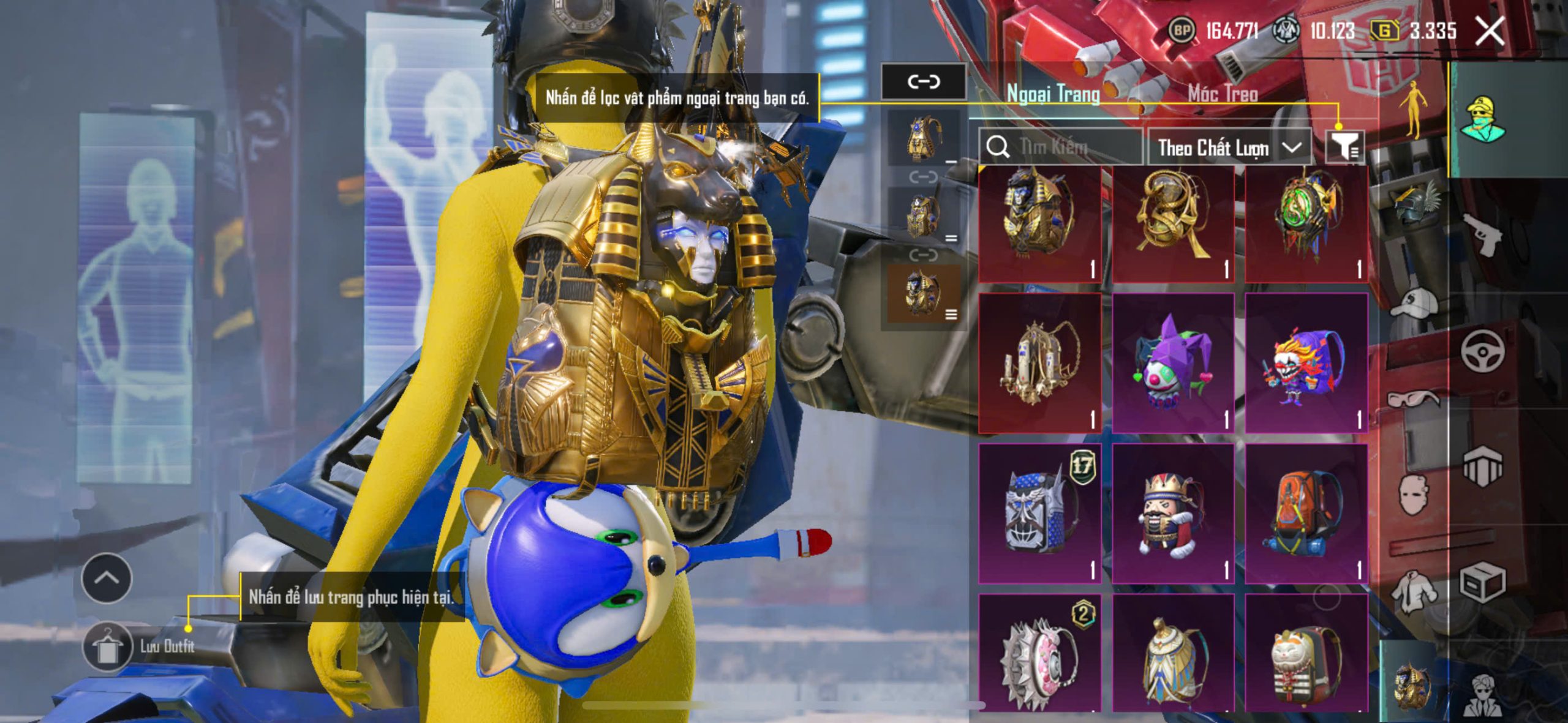This screenshot has width=1568, height=723.
Task: Open the masked character avatar category
Action: tap(1482, 118)
